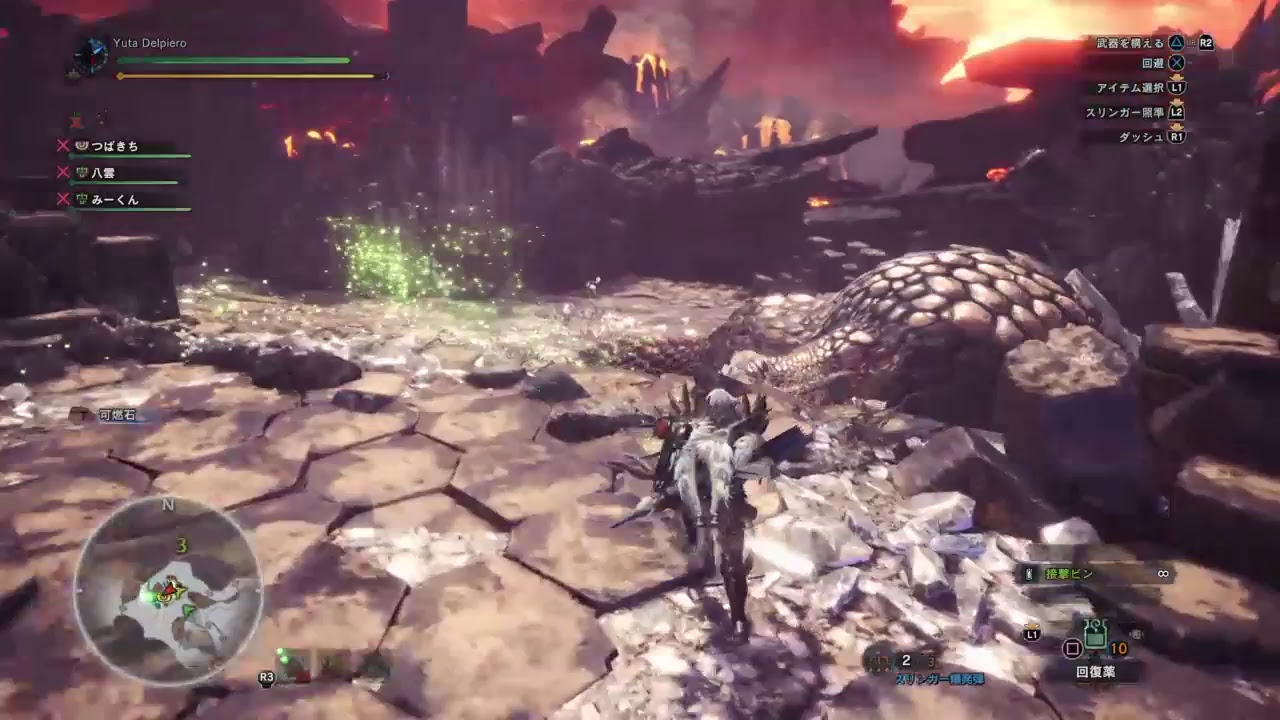Expand the arrow above the R1 ダッシュ prompt

tap(1178, 124)
